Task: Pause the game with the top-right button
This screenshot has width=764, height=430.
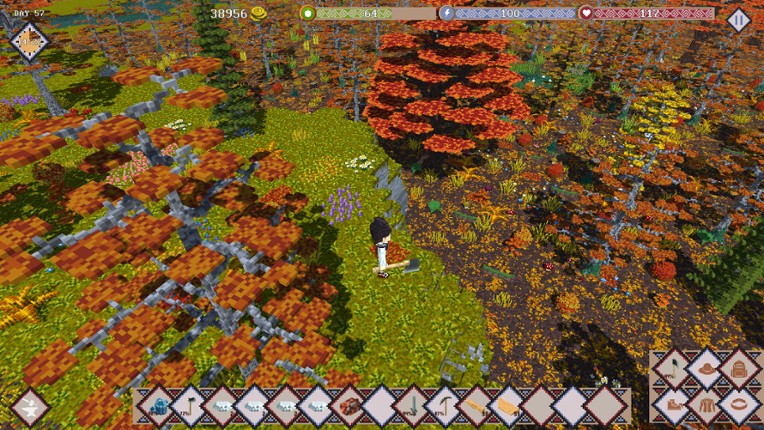Action: click(738, 19)
